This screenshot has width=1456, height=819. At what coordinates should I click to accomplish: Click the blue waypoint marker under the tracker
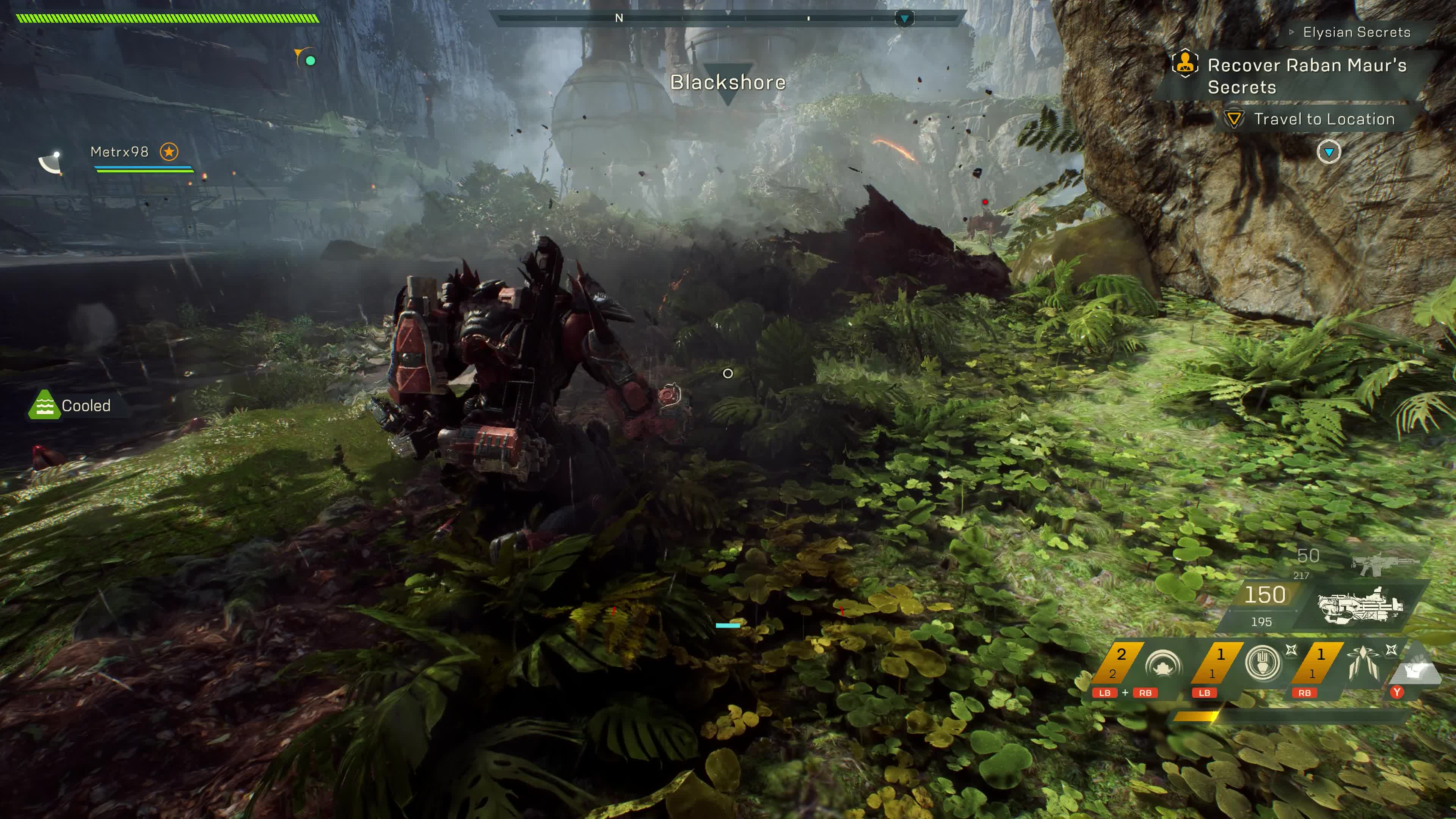point(1328,152)
